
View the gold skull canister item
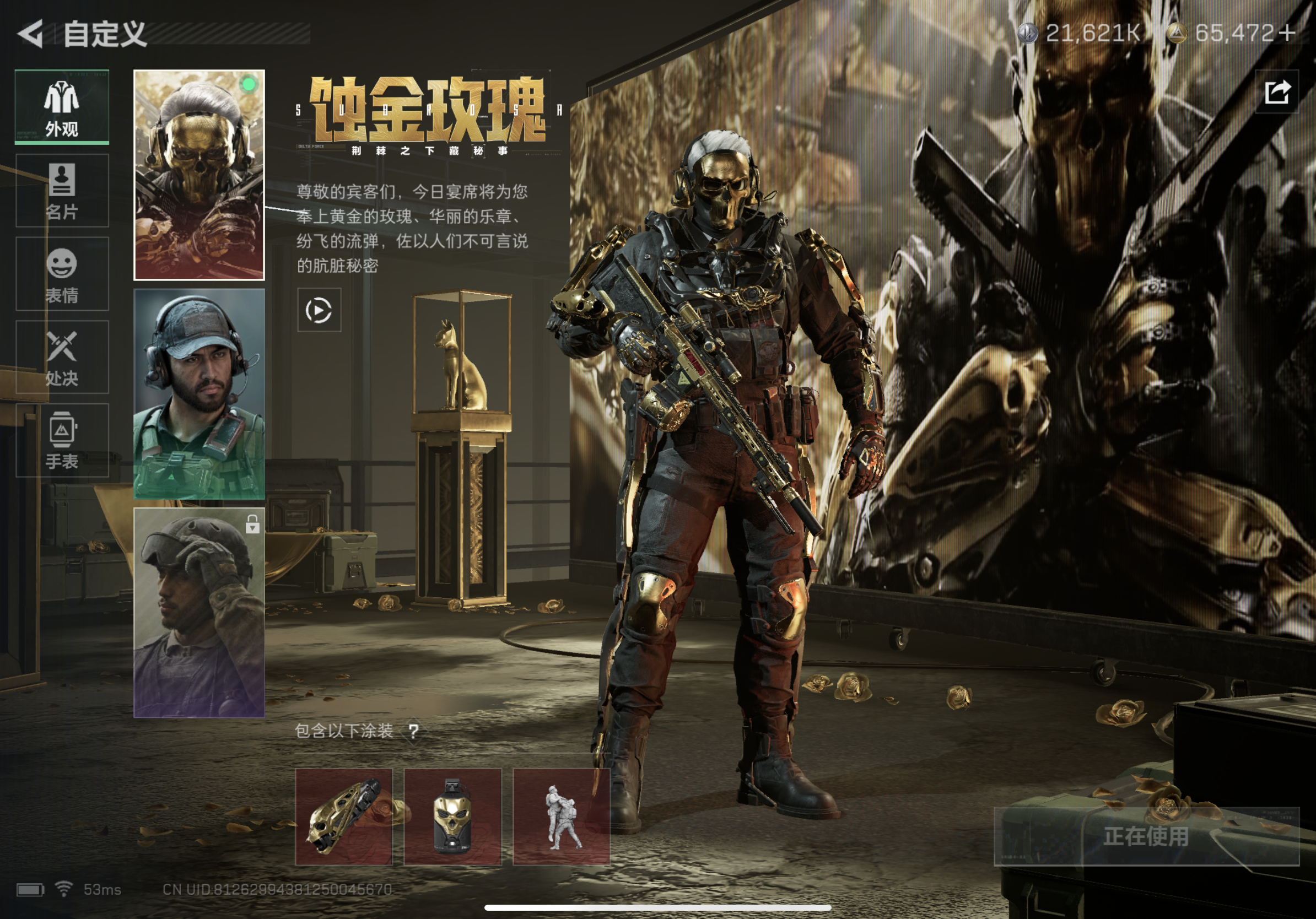[x=452, y=816]
